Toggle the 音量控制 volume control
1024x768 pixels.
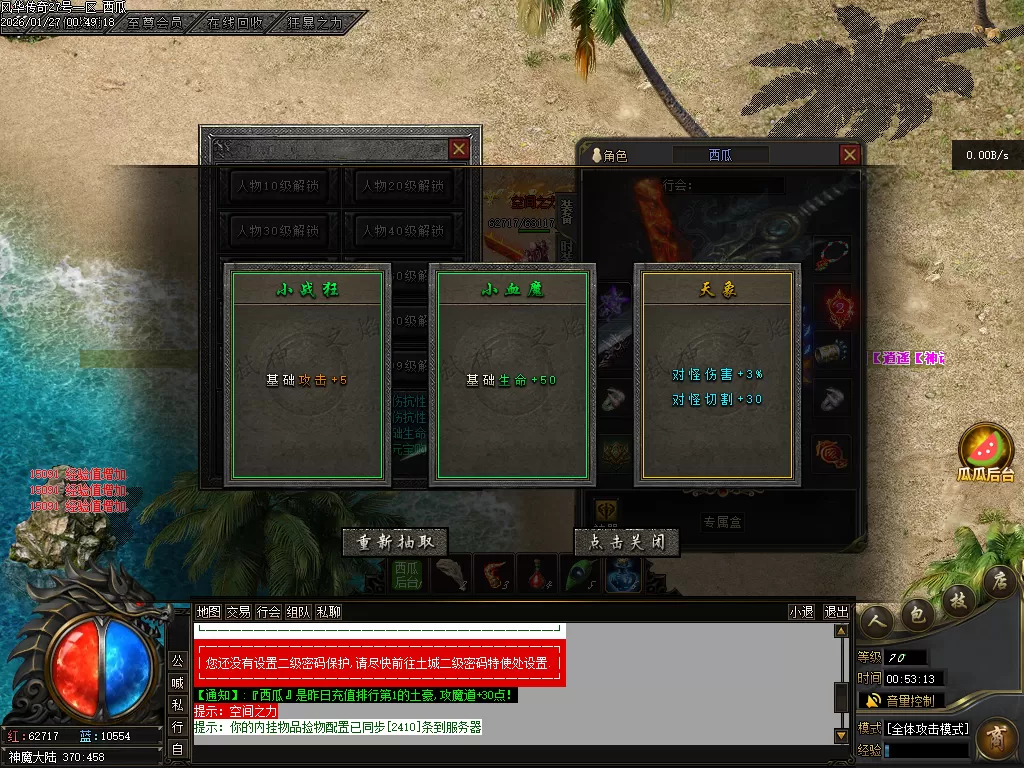click(901, 700)
